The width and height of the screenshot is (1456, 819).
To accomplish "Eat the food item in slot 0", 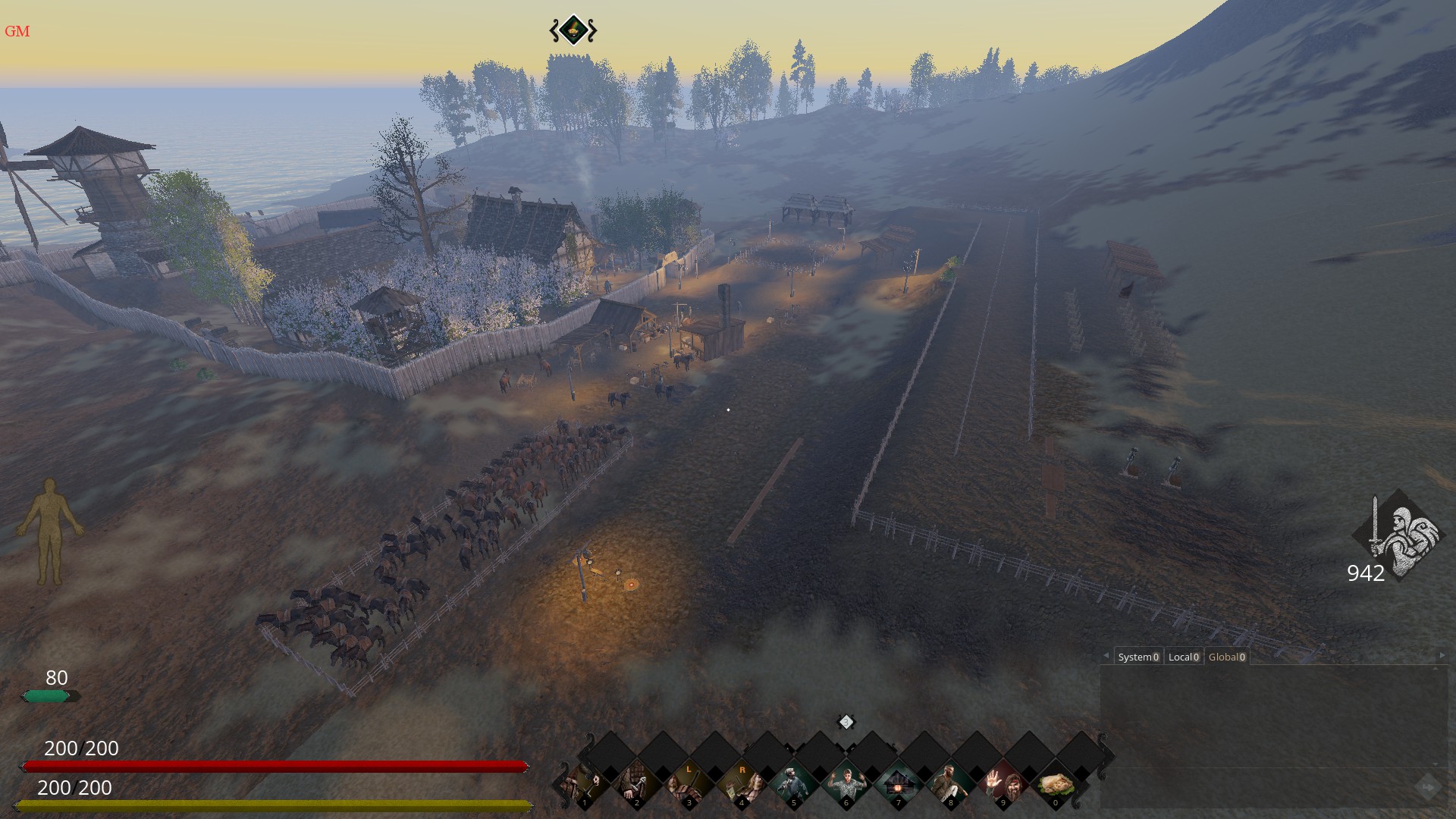I will (1055, 784).
